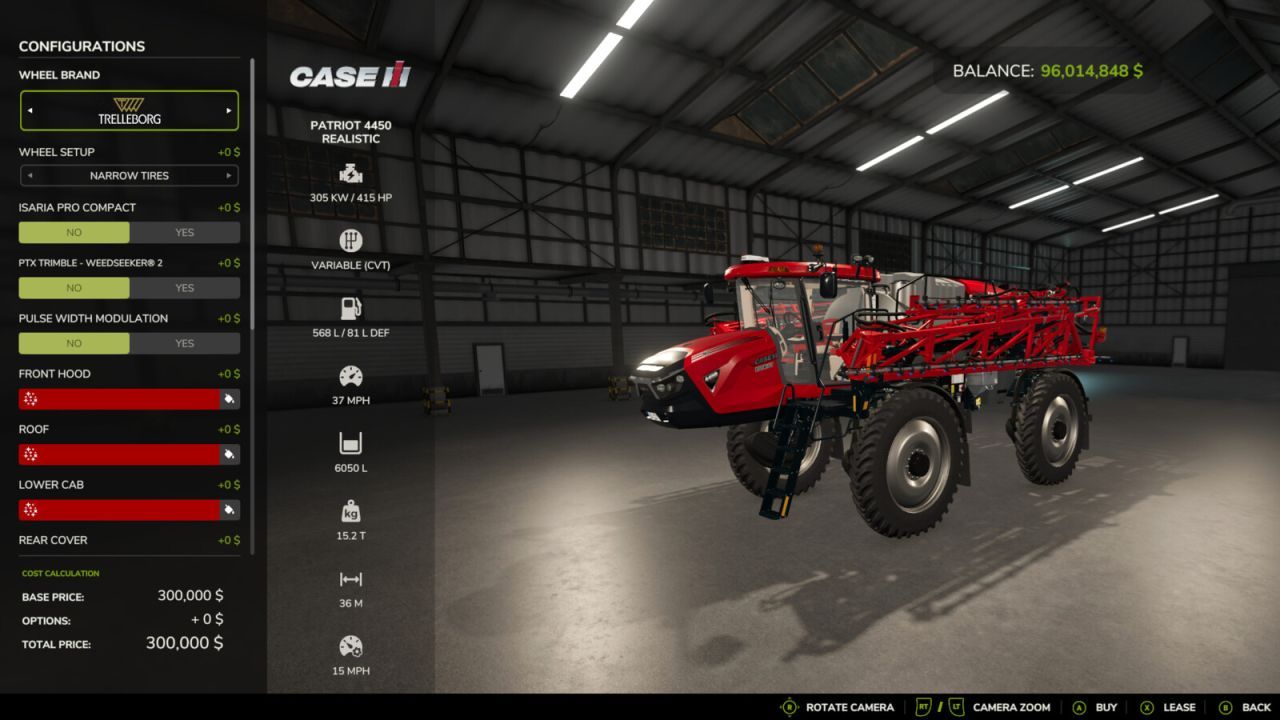Click the Trelleborg left arrow selector
This screenshot has height=720, width=1280.
coord(31,110)
